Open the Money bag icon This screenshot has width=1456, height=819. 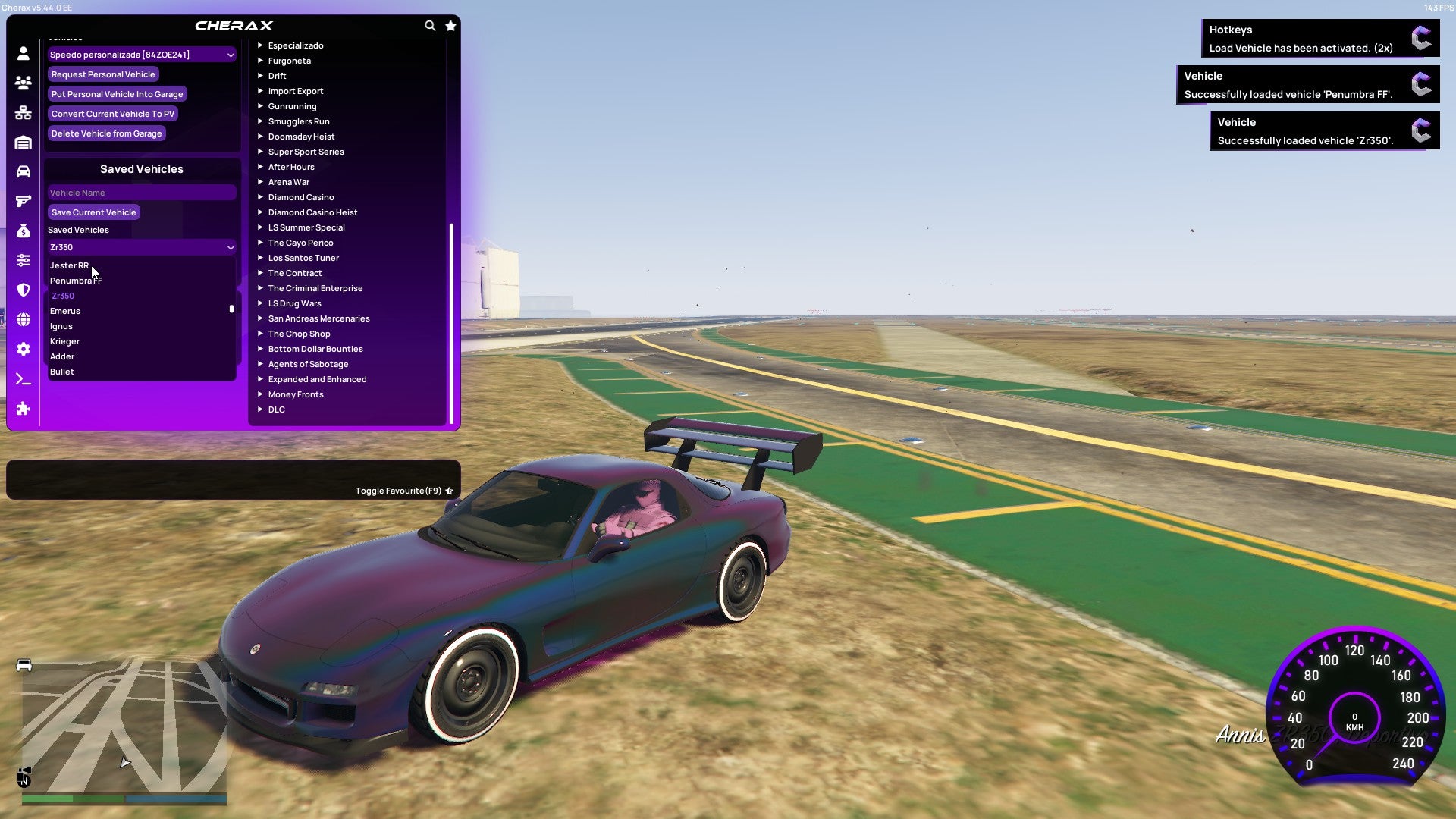[x=23, y=231]
